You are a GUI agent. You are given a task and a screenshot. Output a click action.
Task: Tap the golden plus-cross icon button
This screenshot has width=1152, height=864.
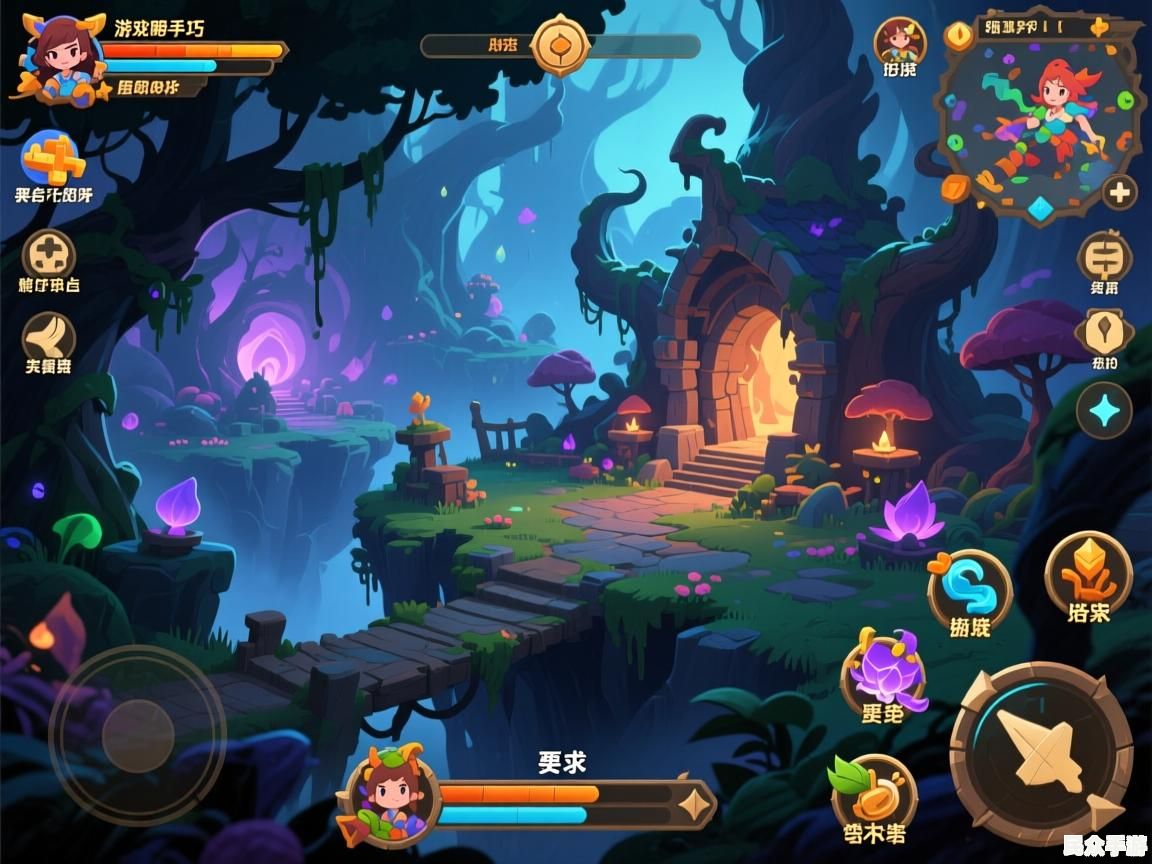click(x=52, y=160)
